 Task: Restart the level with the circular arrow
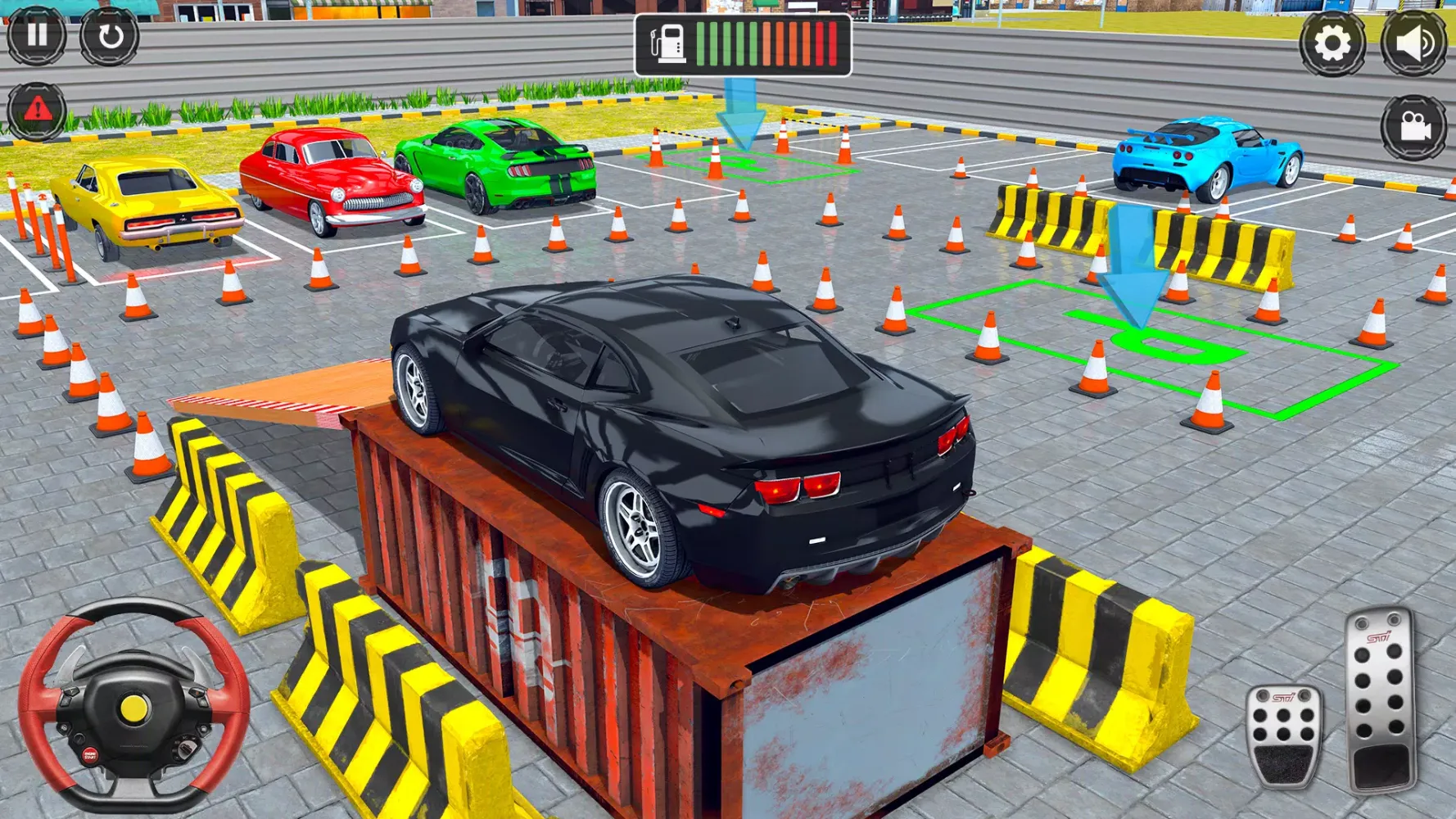coord(109,36)
